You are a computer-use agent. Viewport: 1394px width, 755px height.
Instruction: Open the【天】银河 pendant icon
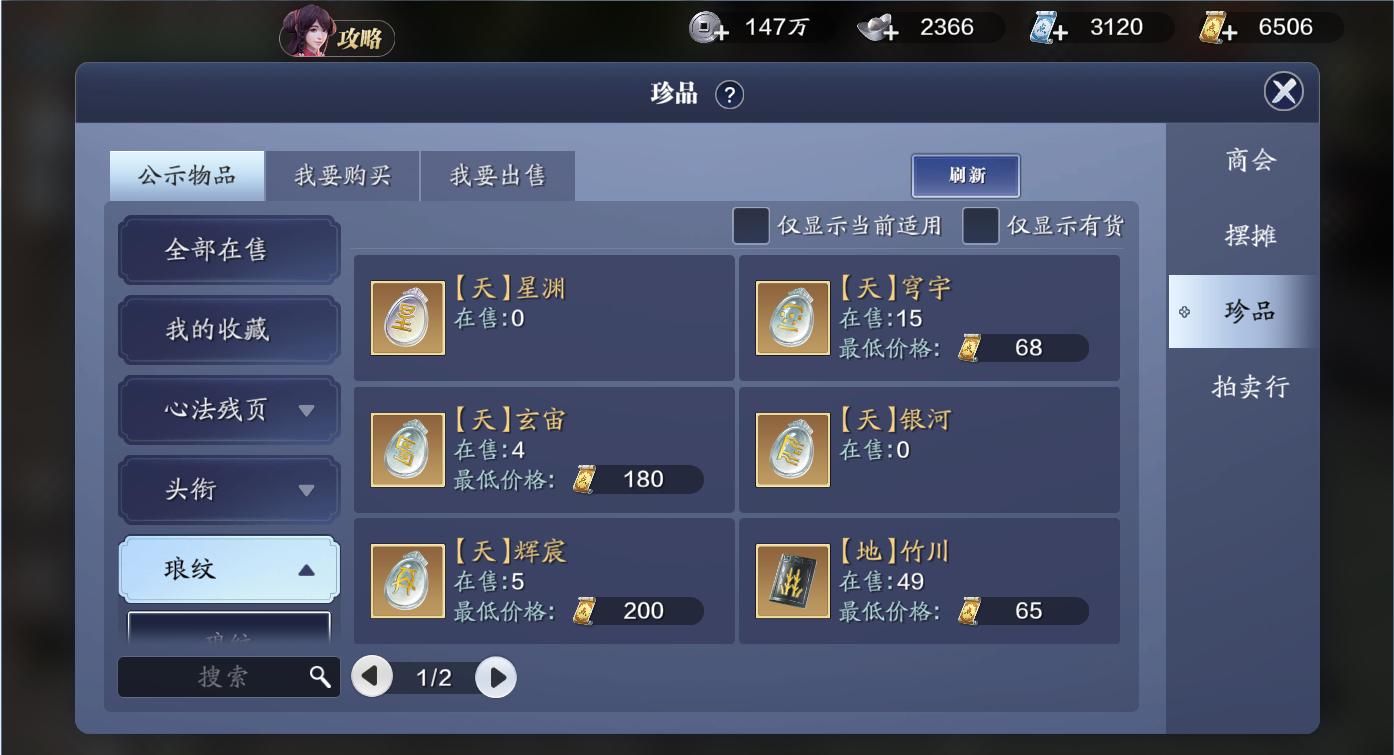point(791,449)
